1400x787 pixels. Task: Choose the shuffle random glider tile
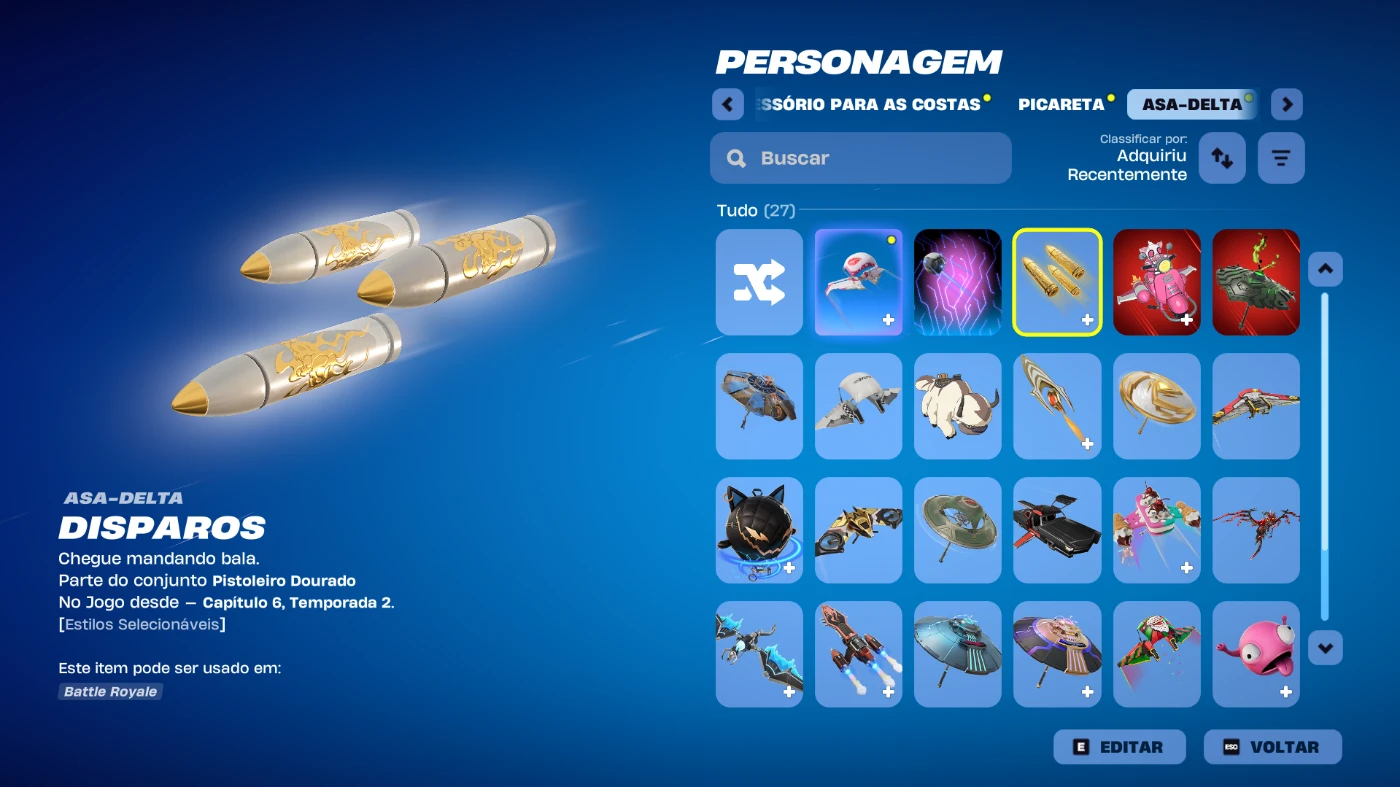[759, 282]
